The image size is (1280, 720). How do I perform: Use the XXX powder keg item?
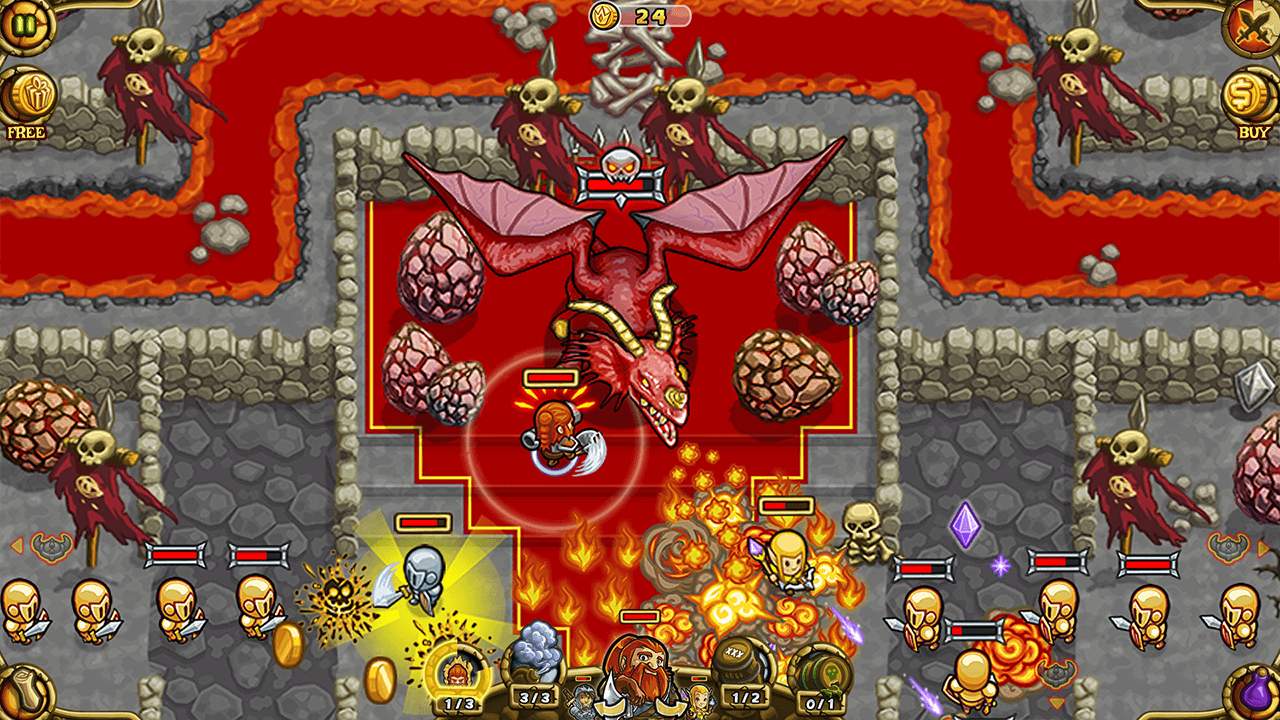tap(743, 663)
